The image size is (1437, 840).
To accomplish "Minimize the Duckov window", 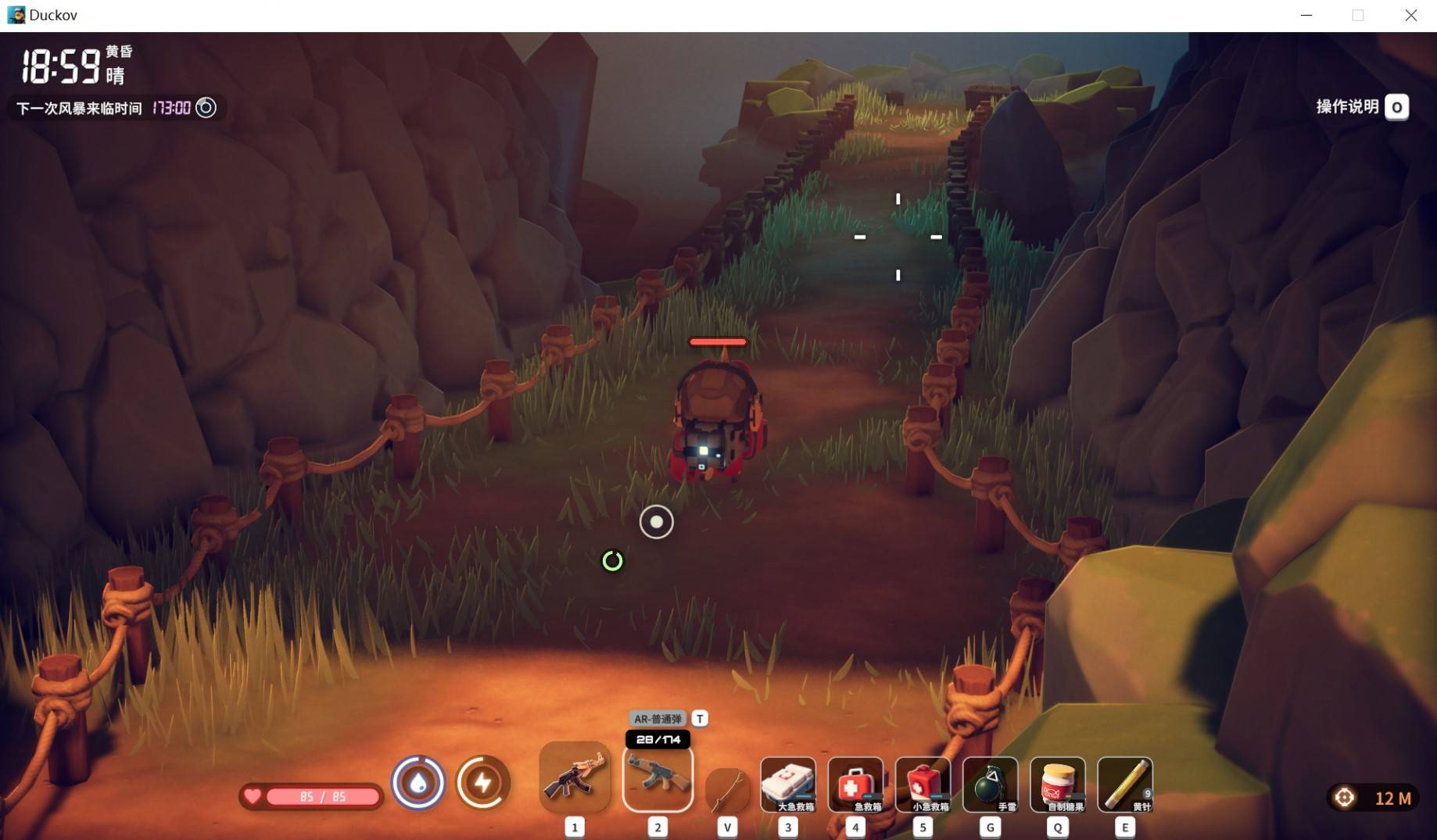I will click(x=1306, y=16).
